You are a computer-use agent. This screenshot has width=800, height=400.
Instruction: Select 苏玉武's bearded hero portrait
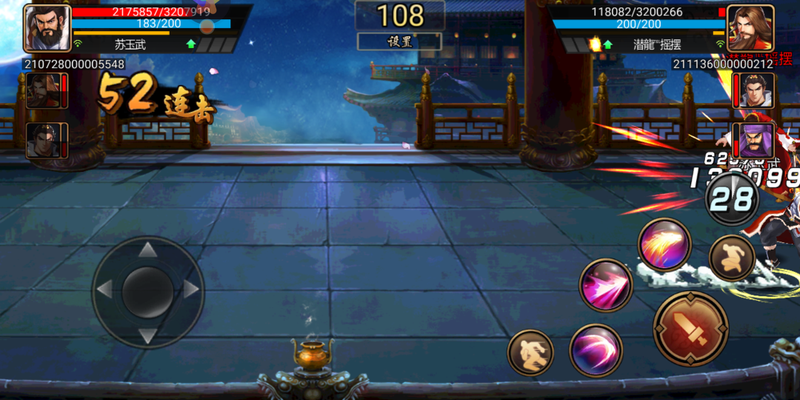tap(47, 28)
